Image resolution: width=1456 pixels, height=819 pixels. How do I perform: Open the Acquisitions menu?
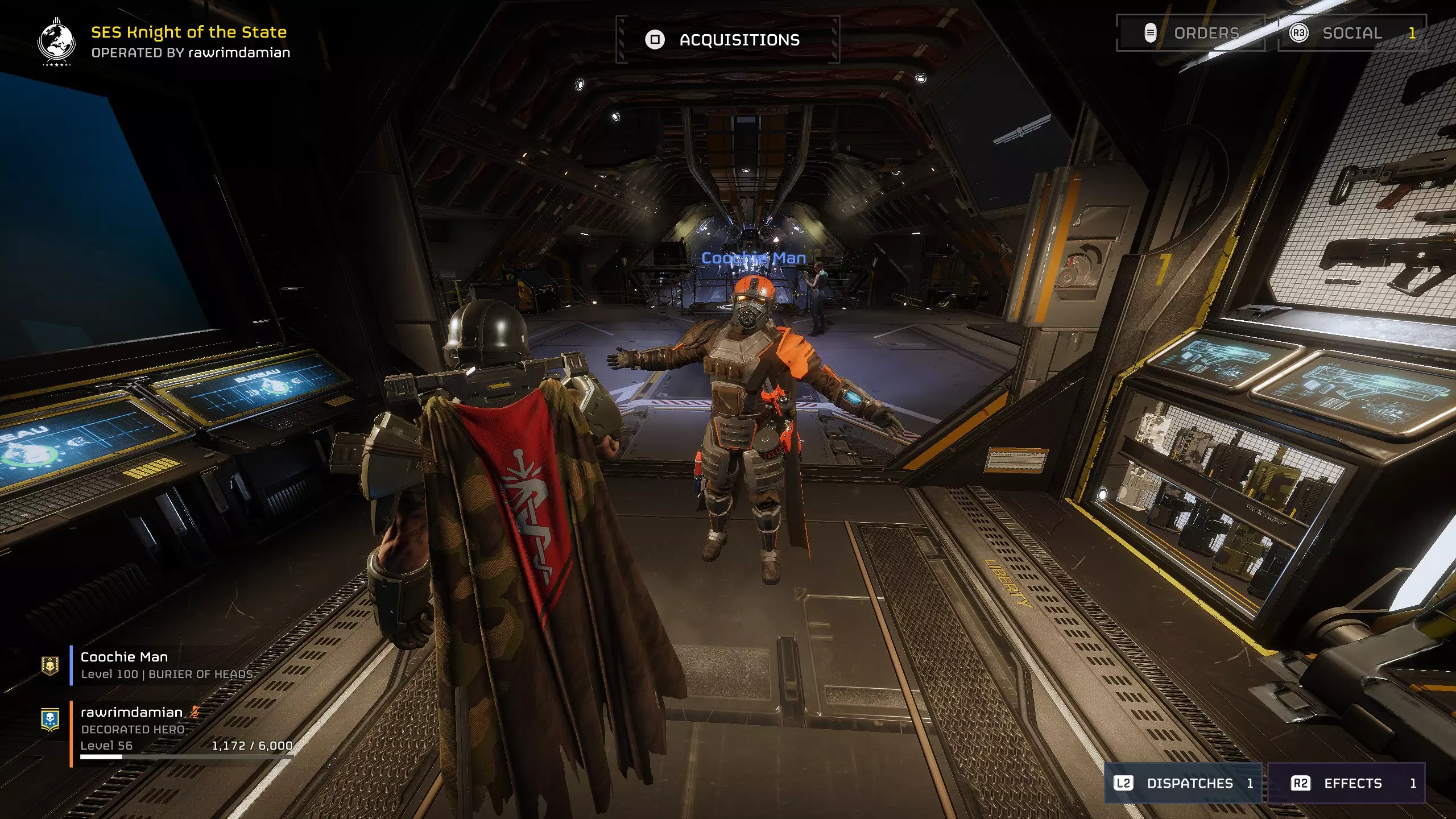[x=727, y=40]
